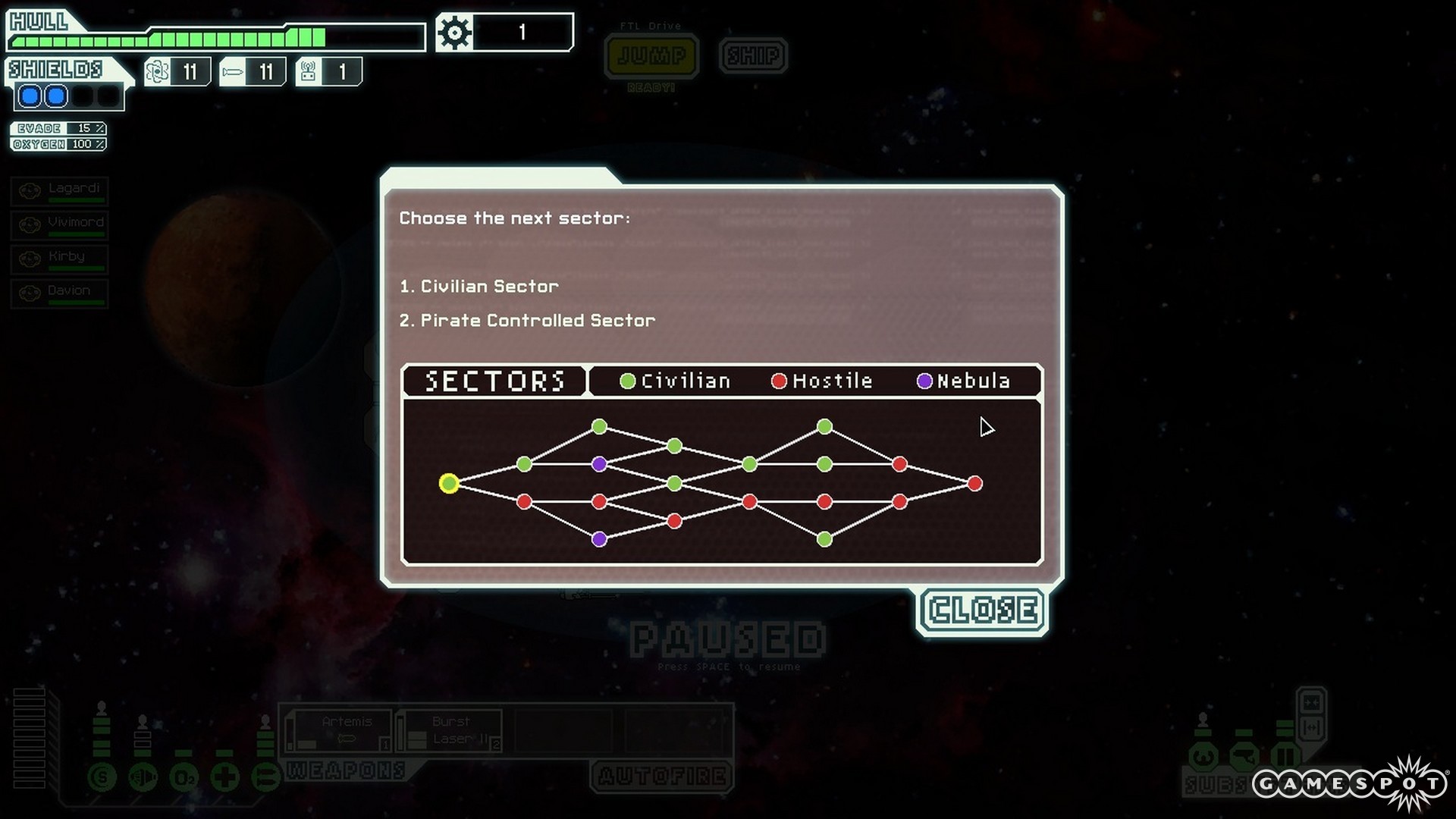
Task: Click the shields system icon
Action: pos(102,777)
